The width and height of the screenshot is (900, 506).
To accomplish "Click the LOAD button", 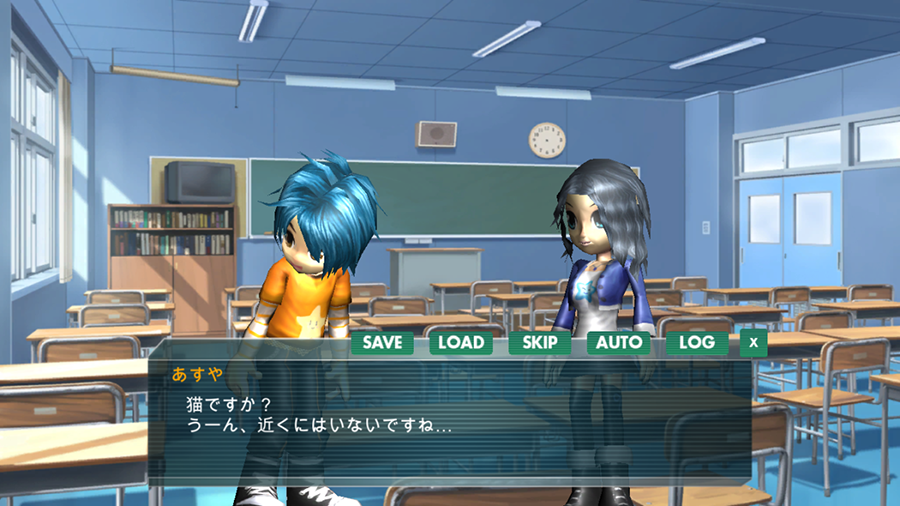I will coord(461,342).
